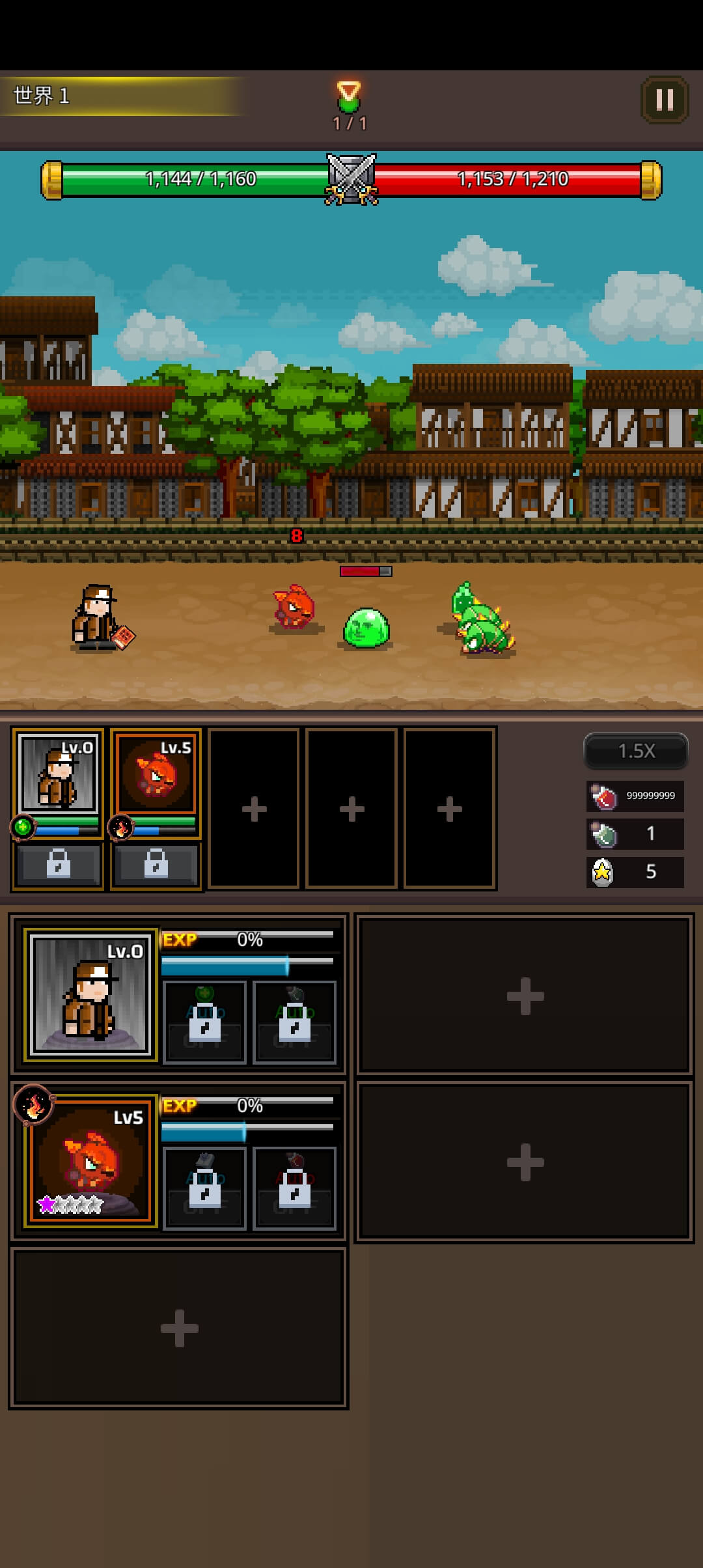The image size is (703, 1568).
Task: Select the Lv.5 fire monster party slot
Action: pyautogui.click(x=156, y=775)
